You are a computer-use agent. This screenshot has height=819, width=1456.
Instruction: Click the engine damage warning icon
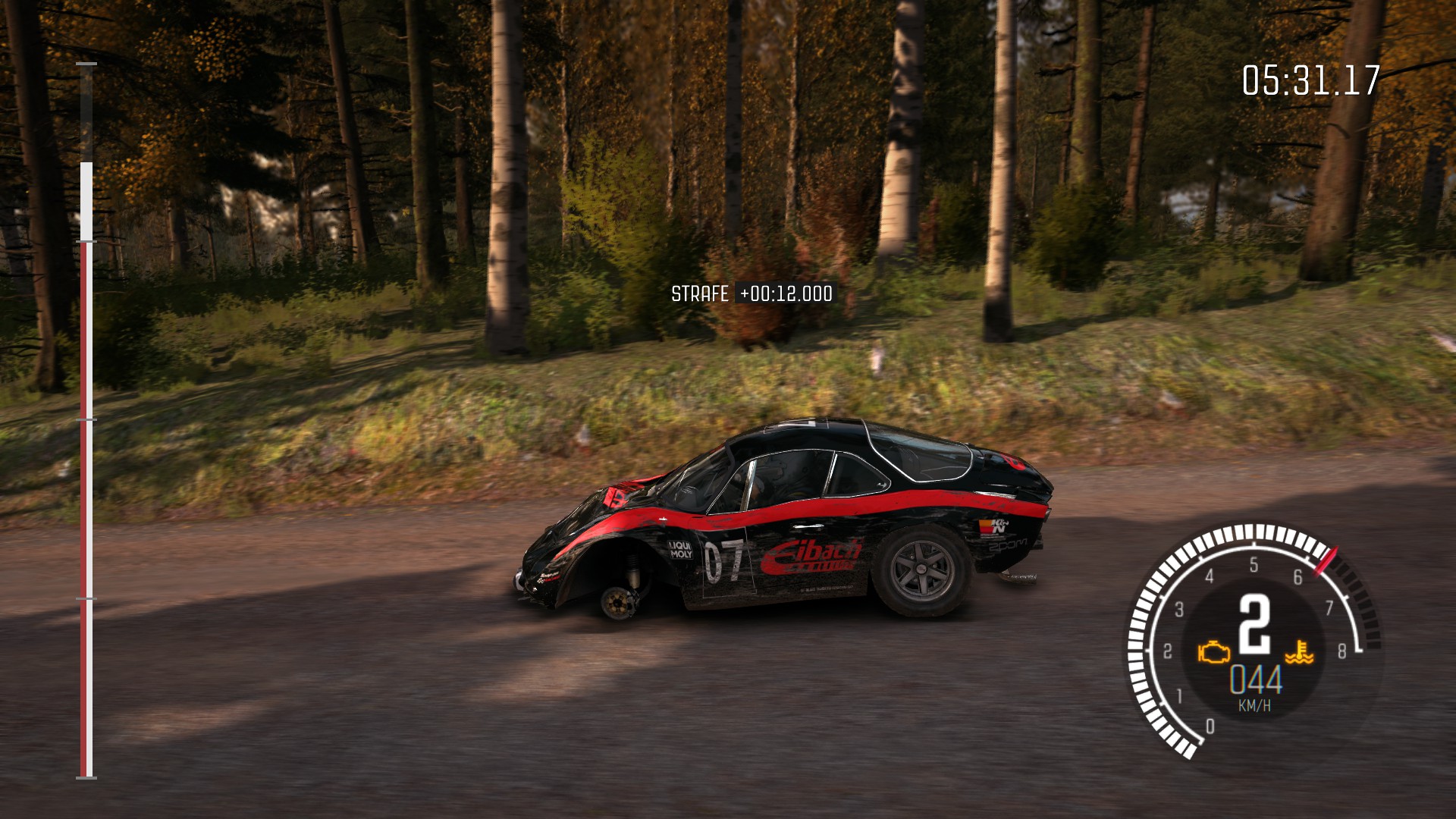coord(1213,651)
